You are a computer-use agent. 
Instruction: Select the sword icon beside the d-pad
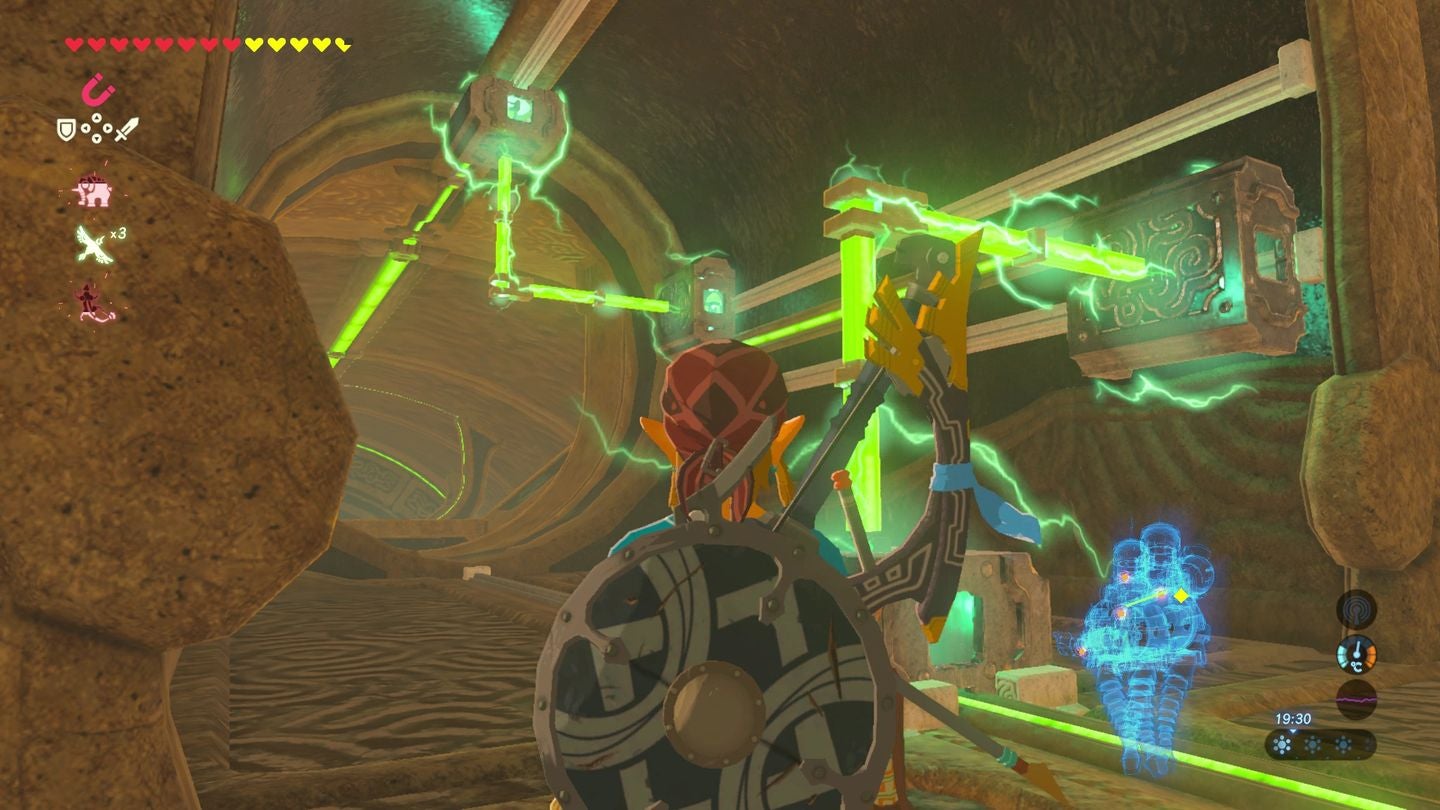tap(125, 131)
